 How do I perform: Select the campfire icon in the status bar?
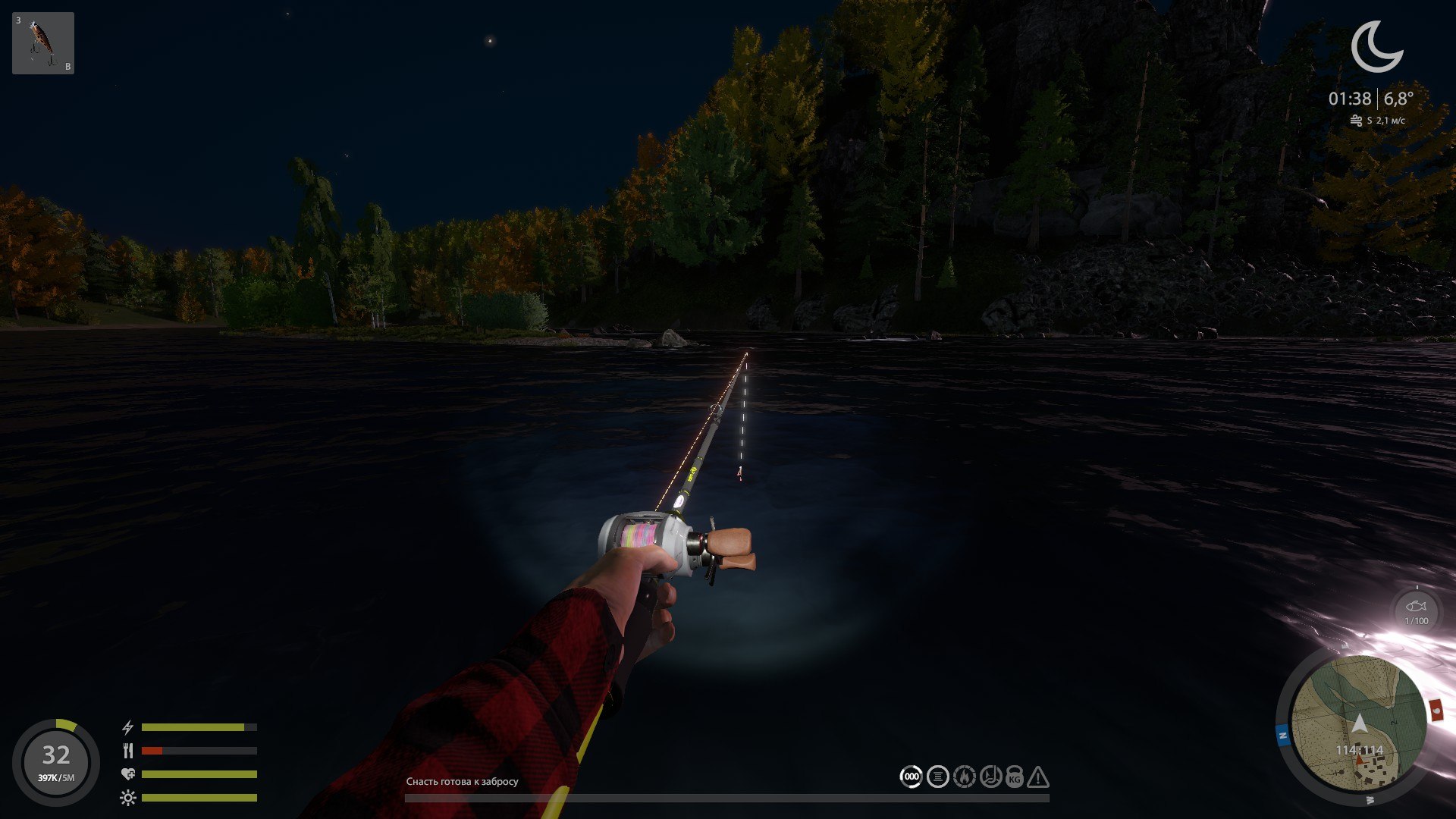click(963, 776)
